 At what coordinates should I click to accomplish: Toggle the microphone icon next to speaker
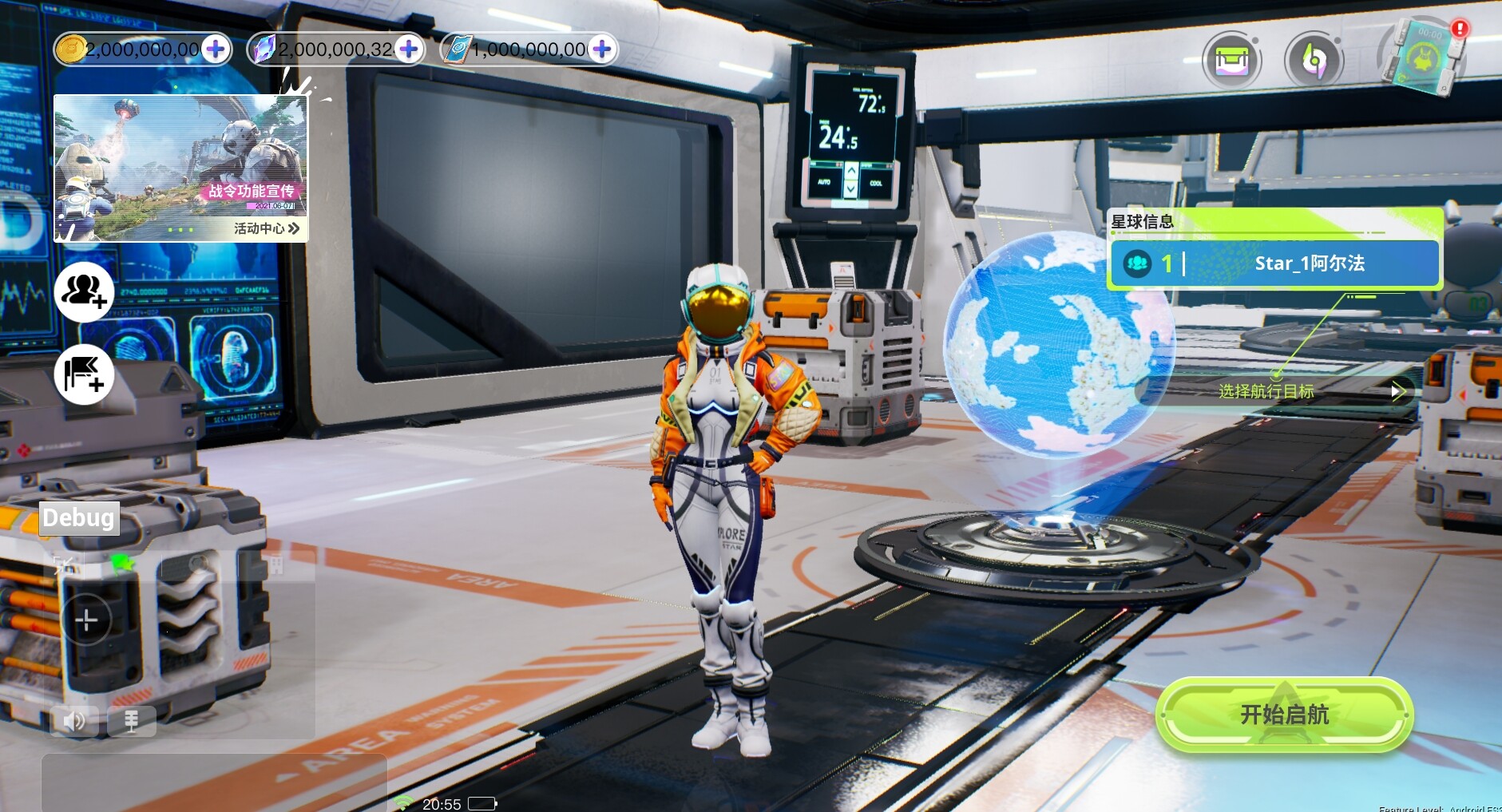132,720
